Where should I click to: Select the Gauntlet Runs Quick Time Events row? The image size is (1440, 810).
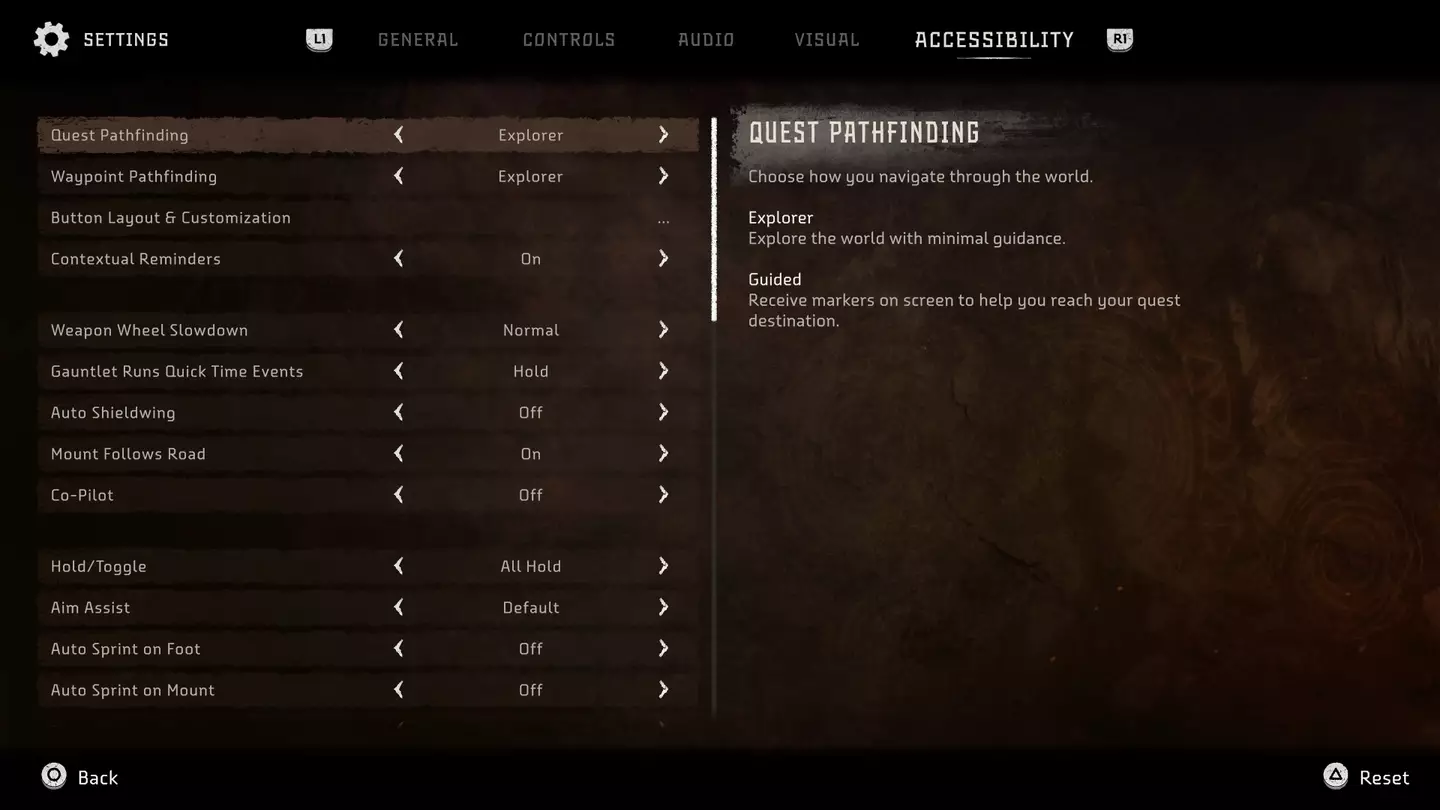(x=177, y=371)
